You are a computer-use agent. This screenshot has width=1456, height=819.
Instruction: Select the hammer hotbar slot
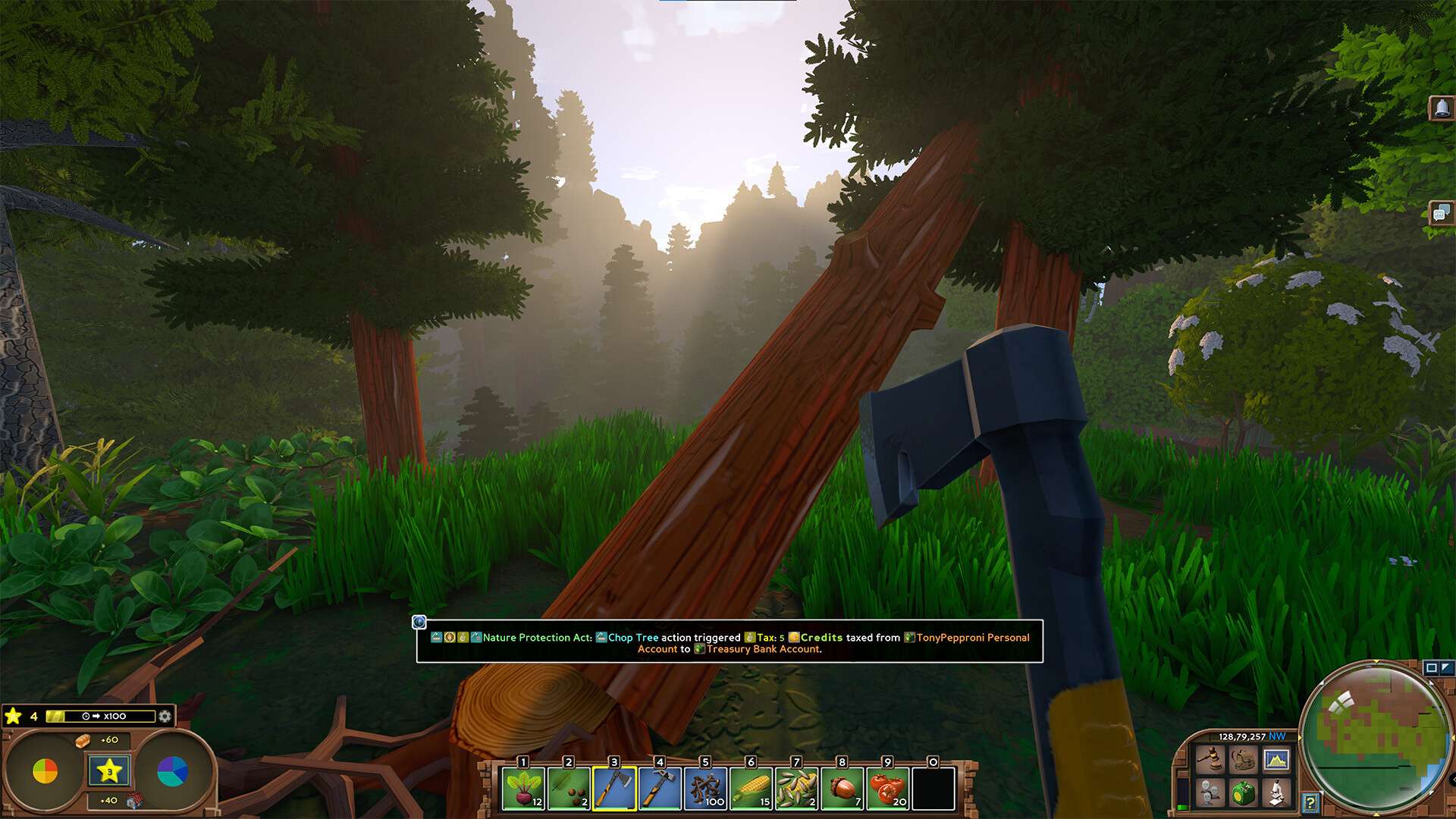point(660,789)
